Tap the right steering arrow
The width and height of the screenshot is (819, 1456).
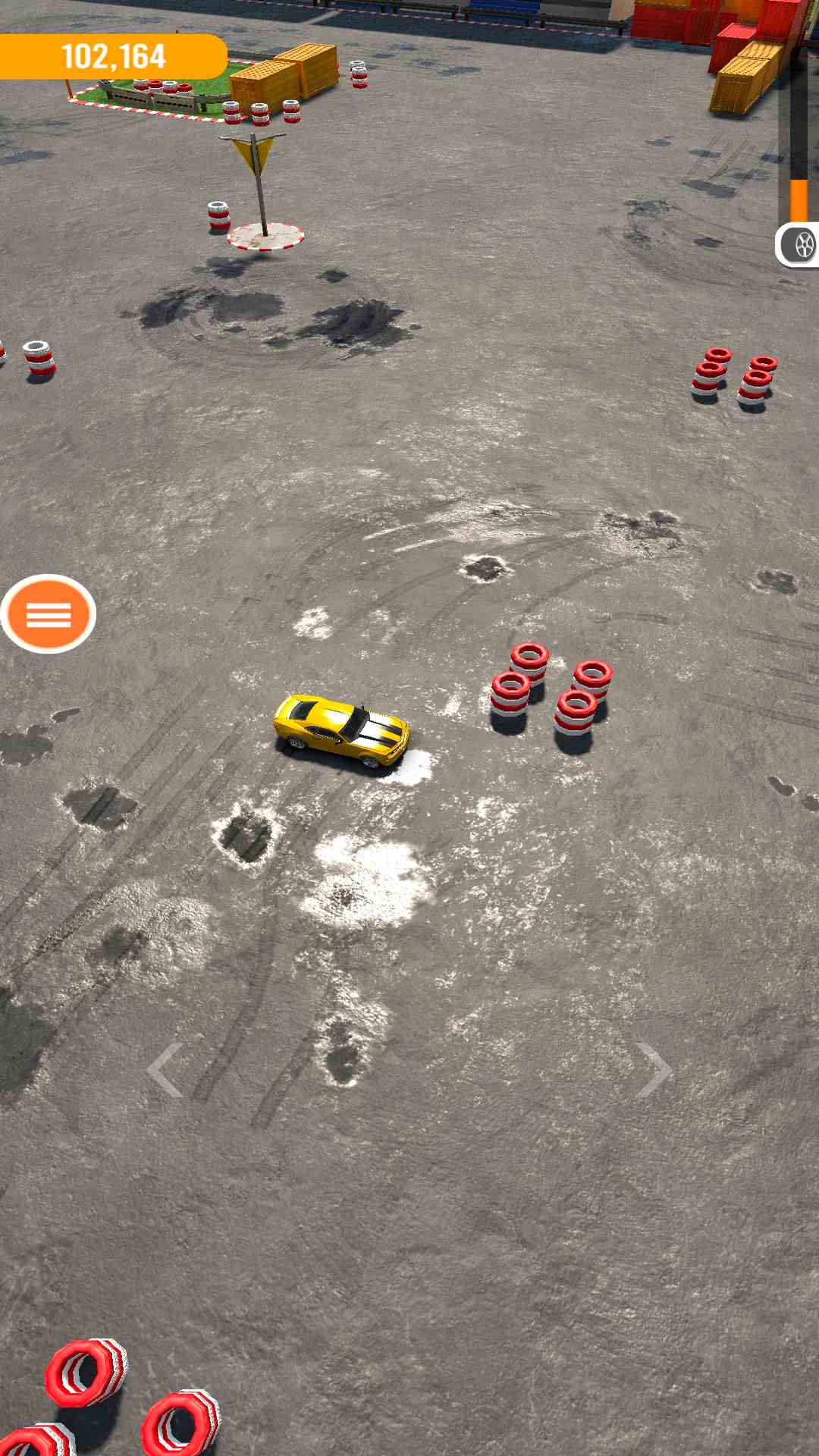653,1069
